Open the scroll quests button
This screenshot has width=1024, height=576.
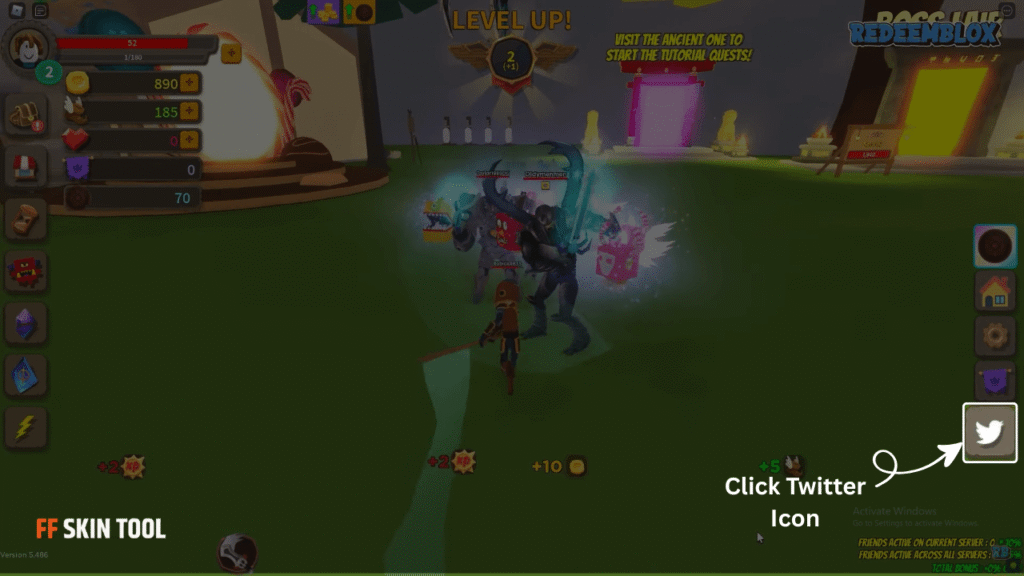point(26,219)
